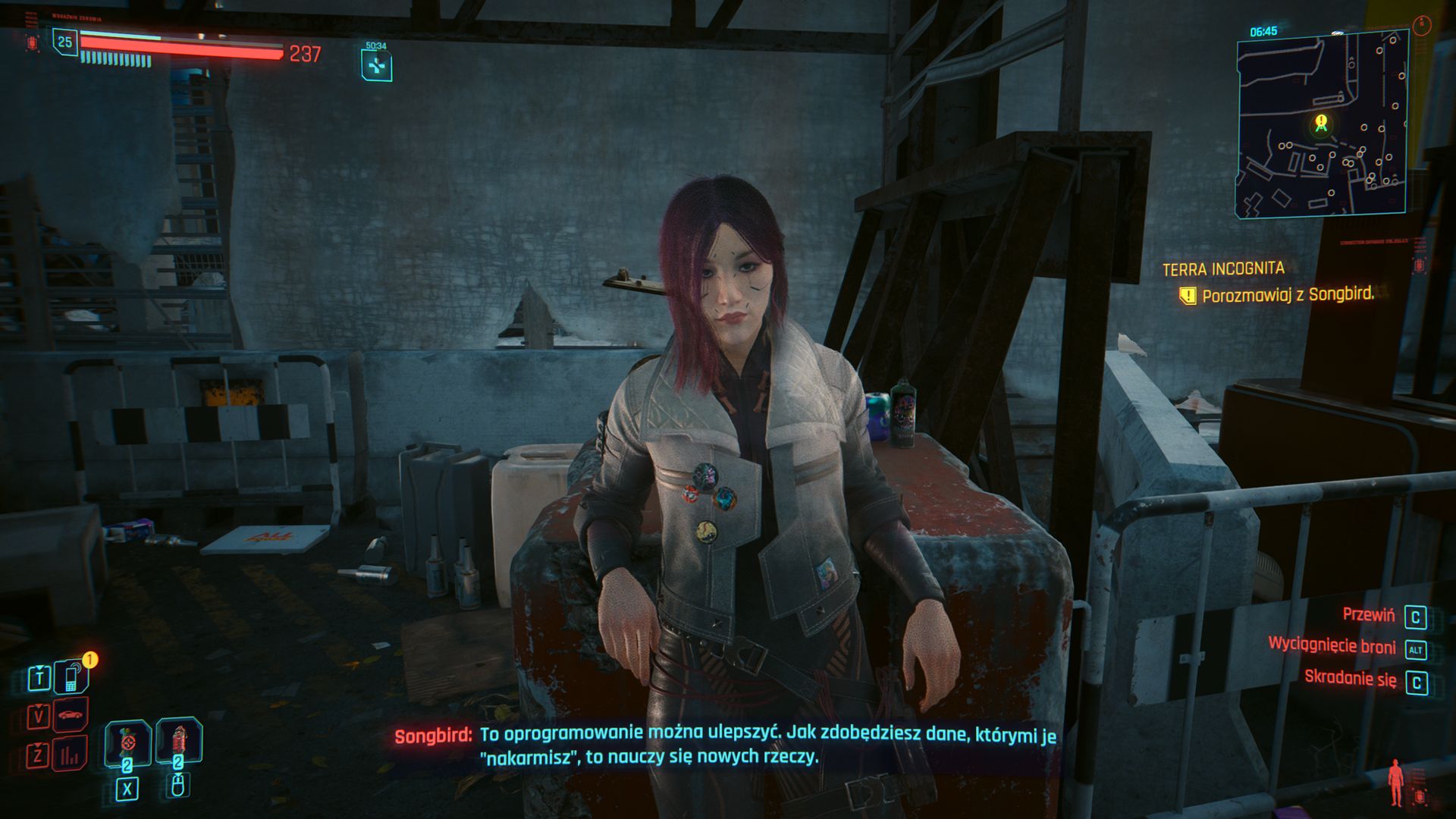Image resolution: width=1456 pixels, height=819 pixels.
Task: Select the vehicle call car icon
Action: [x=71, y=715]
